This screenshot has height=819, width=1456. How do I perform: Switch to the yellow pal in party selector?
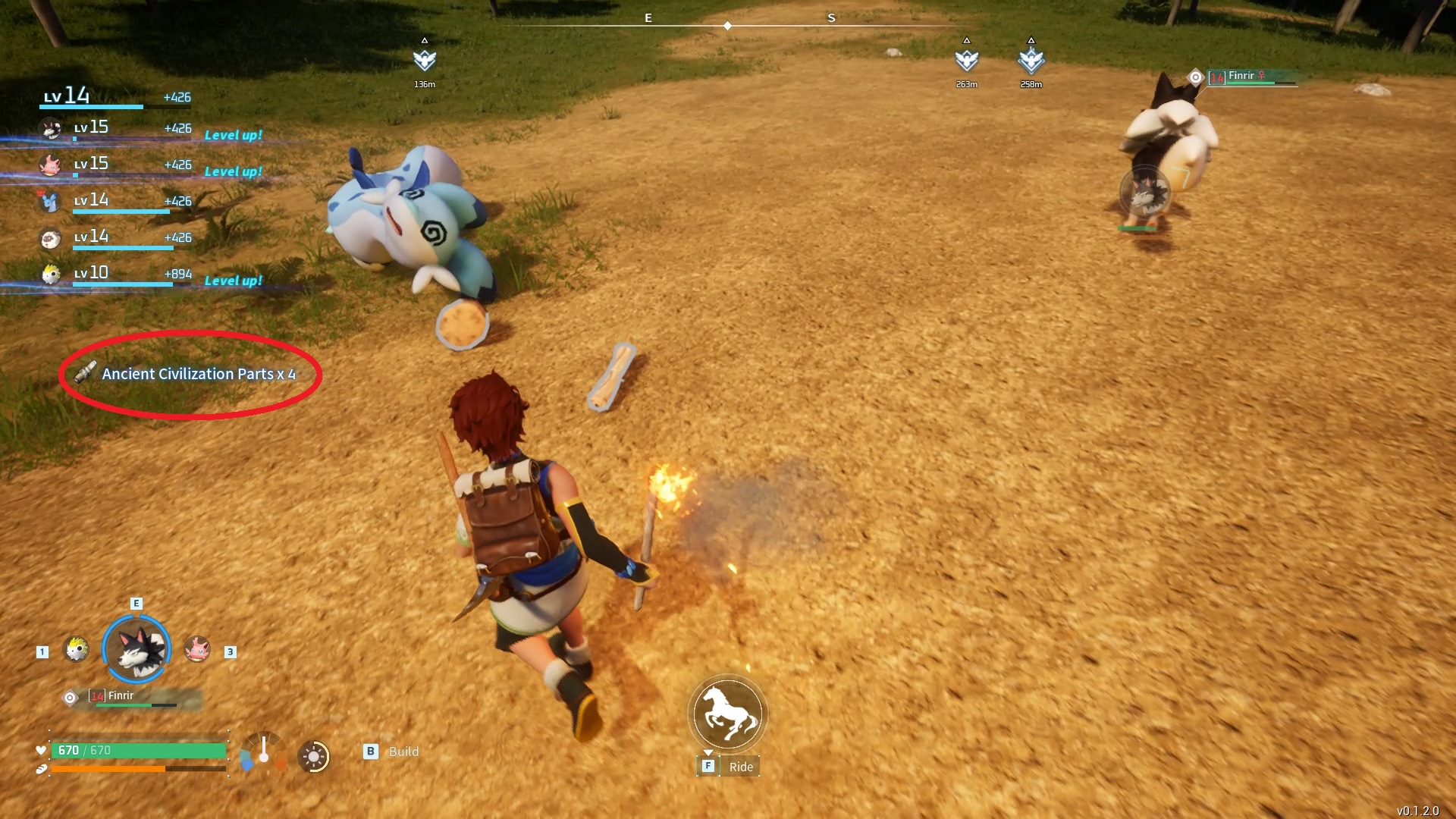76,649
